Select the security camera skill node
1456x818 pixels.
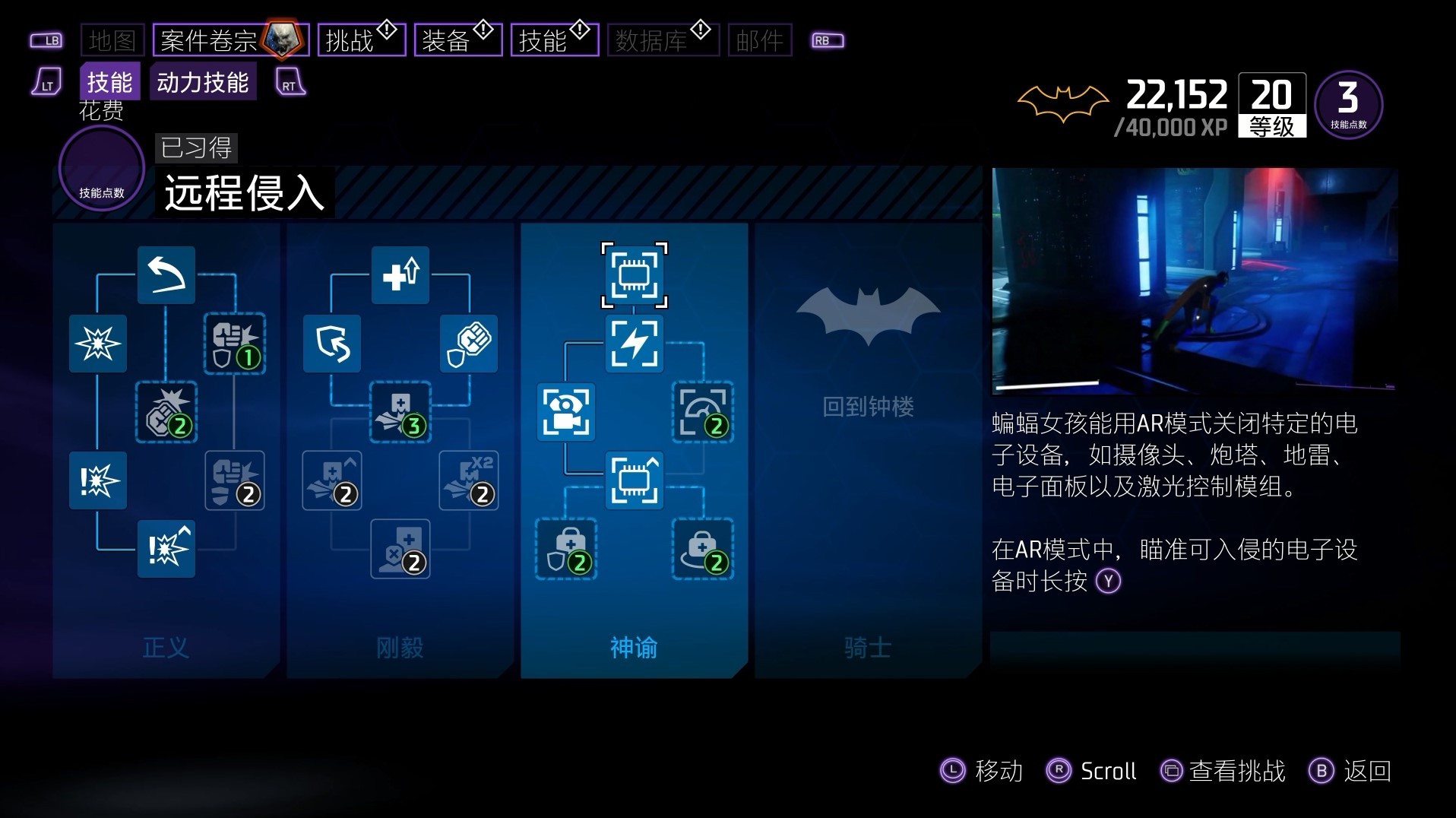click(x=566, y=412)
